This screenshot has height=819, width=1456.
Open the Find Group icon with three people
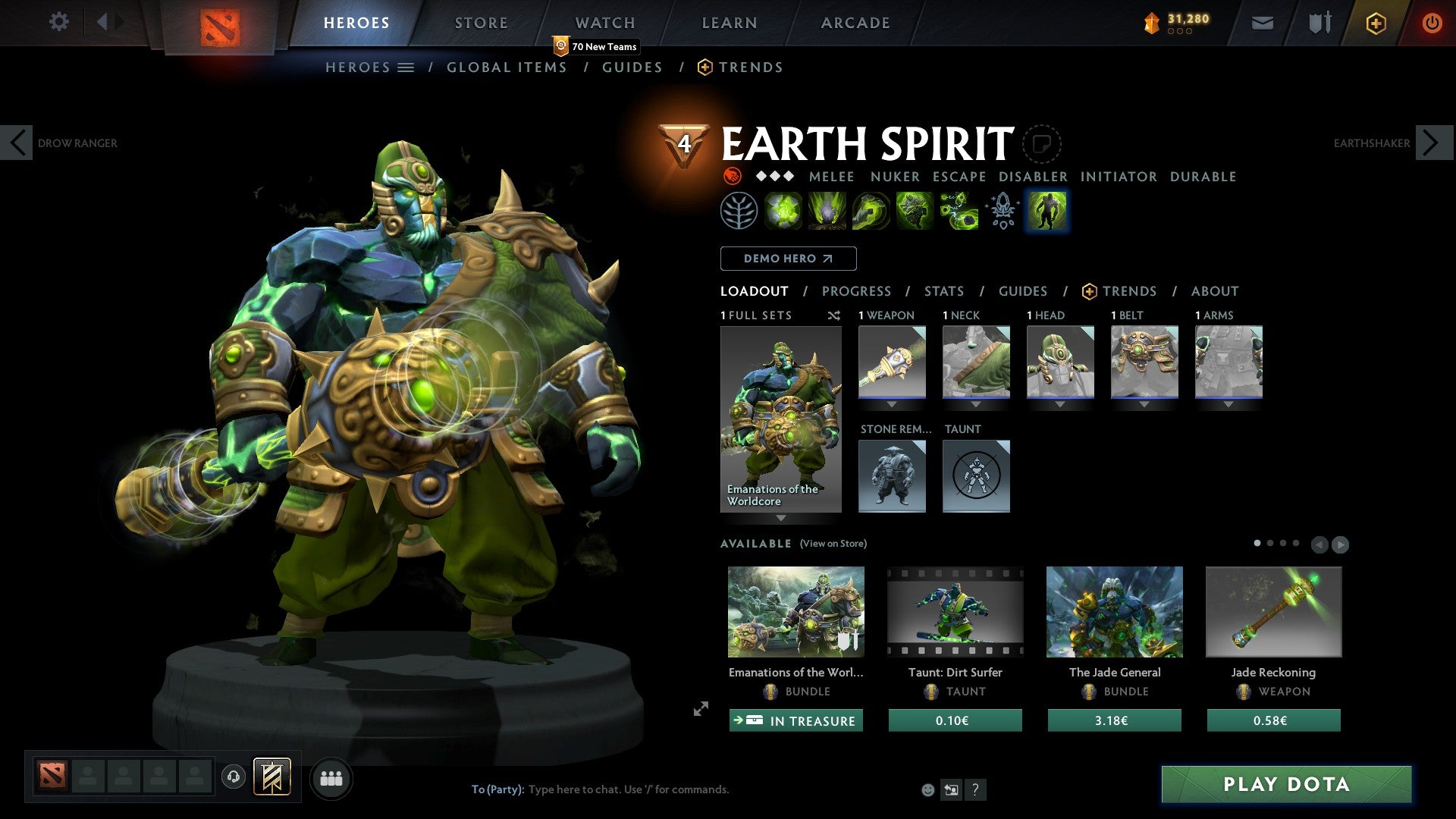click(331, 777)
